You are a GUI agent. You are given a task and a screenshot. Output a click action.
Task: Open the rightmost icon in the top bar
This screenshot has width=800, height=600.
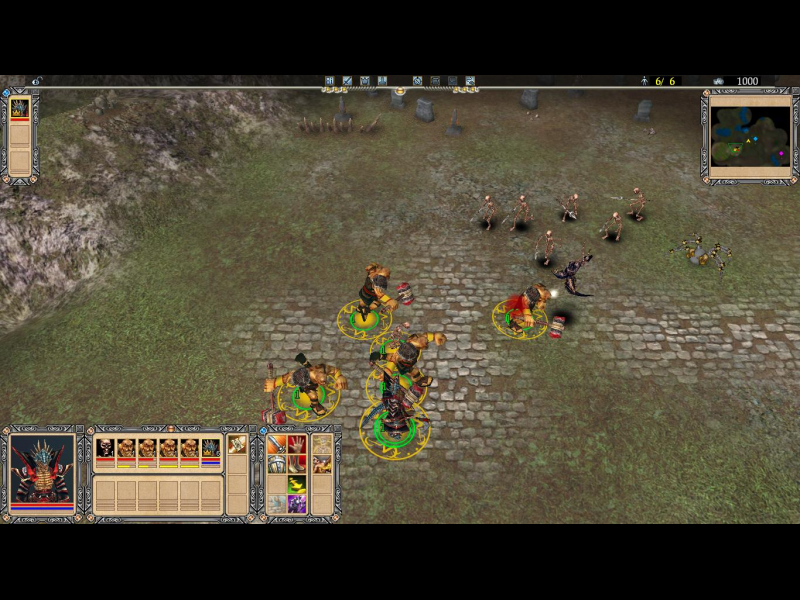pos(470,81)
